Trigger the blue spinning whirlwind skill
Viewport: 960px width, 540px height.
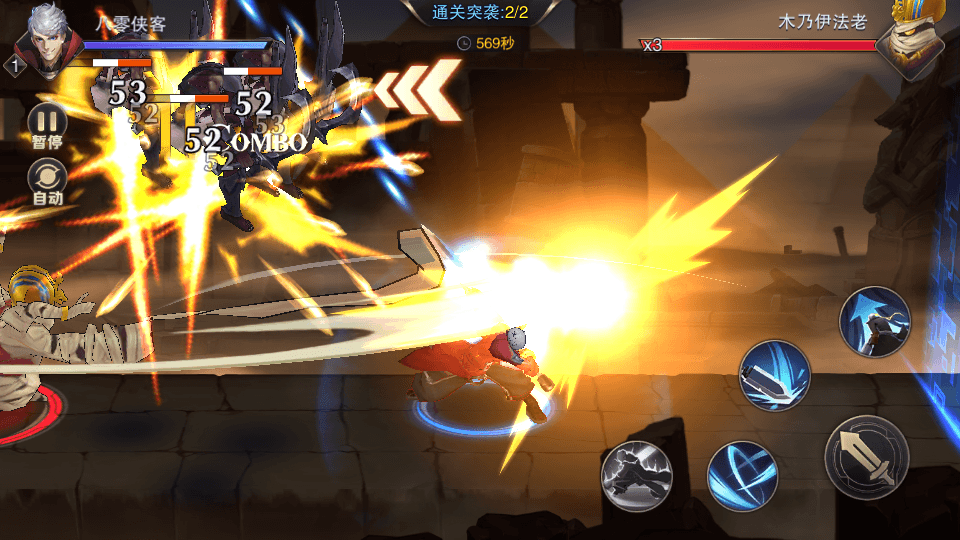[742, 476]
